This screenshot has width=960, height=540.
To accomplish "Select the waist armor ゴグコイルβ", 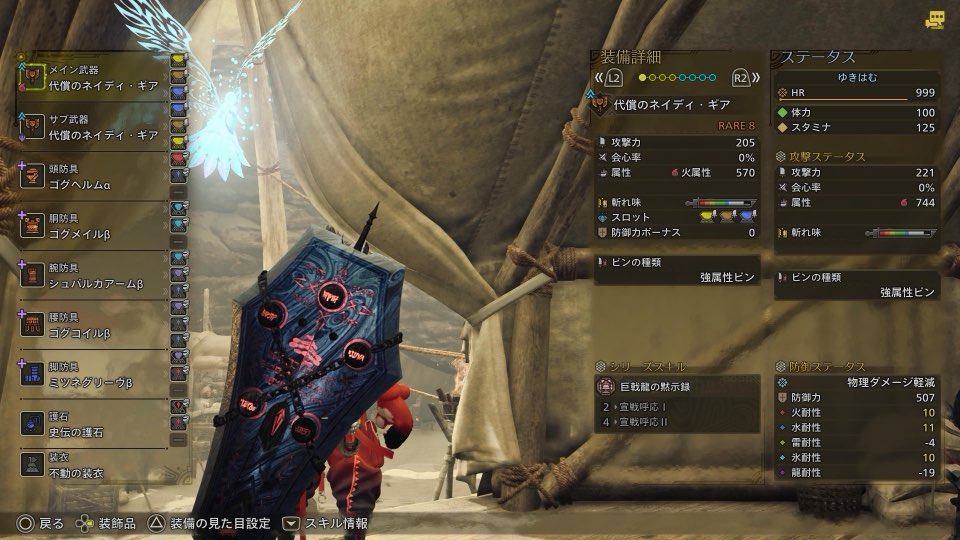I will point(96,324).
